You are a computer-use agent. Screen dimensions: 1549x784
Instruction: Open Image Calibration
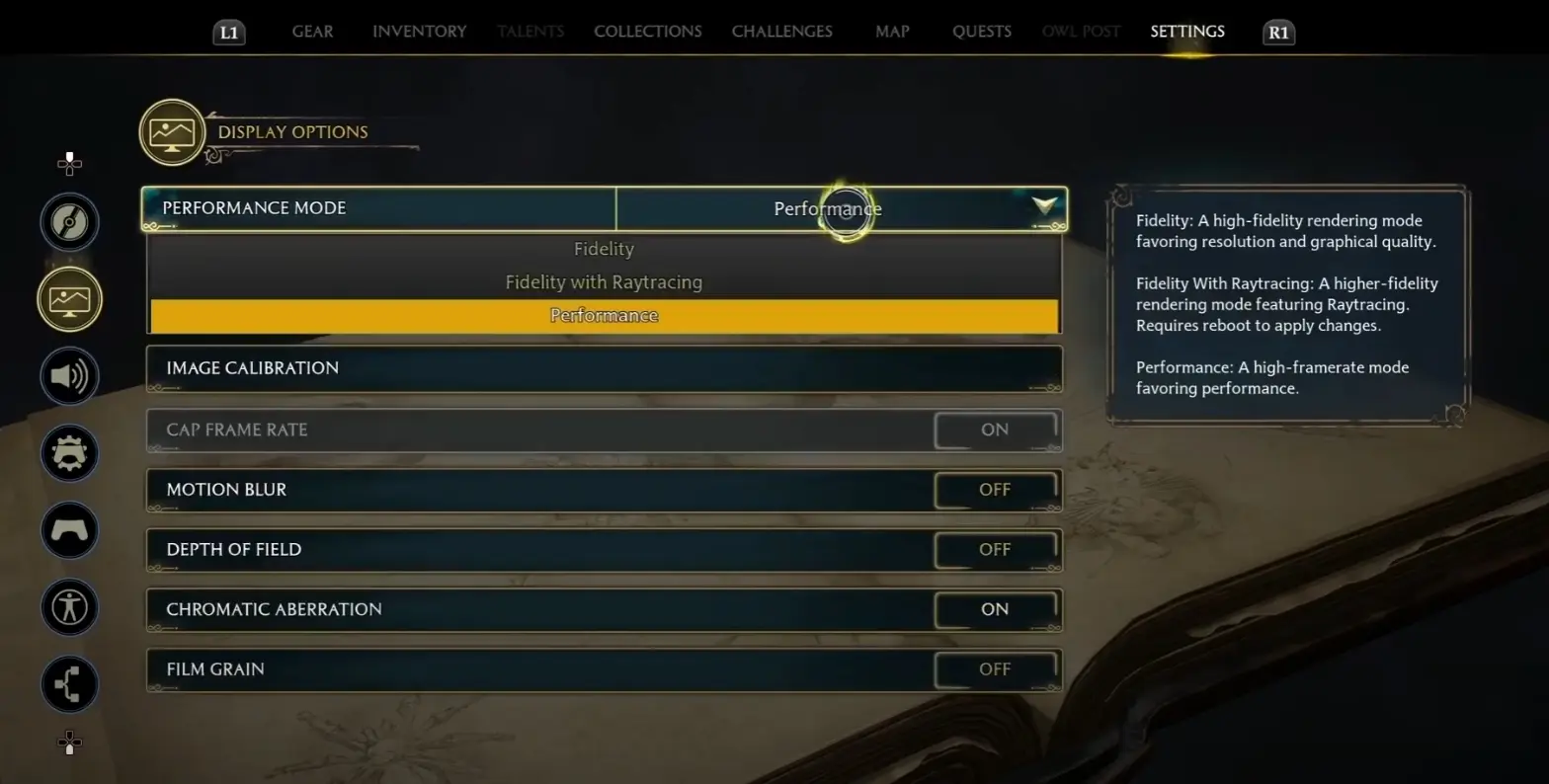[604, 368]
